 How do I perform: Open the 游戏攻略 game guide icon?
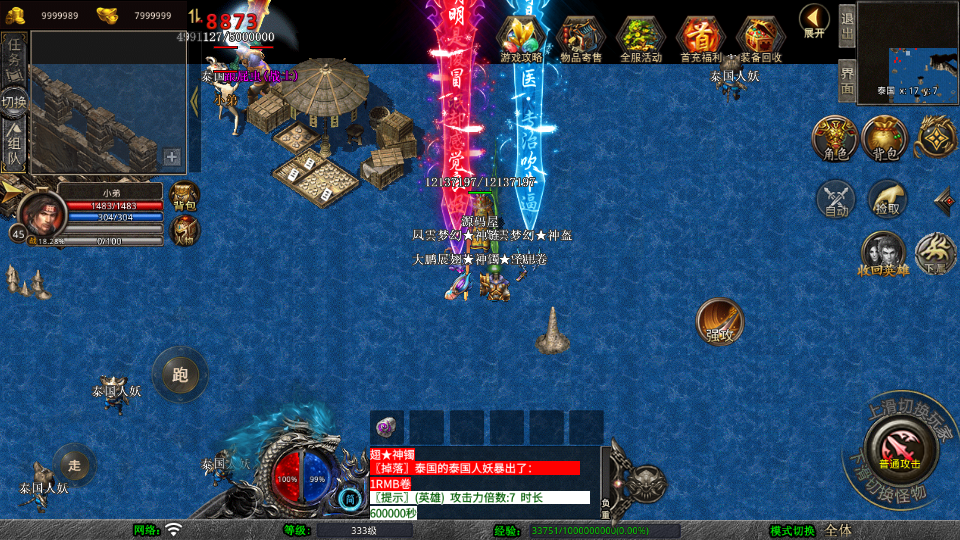[522, 38]
